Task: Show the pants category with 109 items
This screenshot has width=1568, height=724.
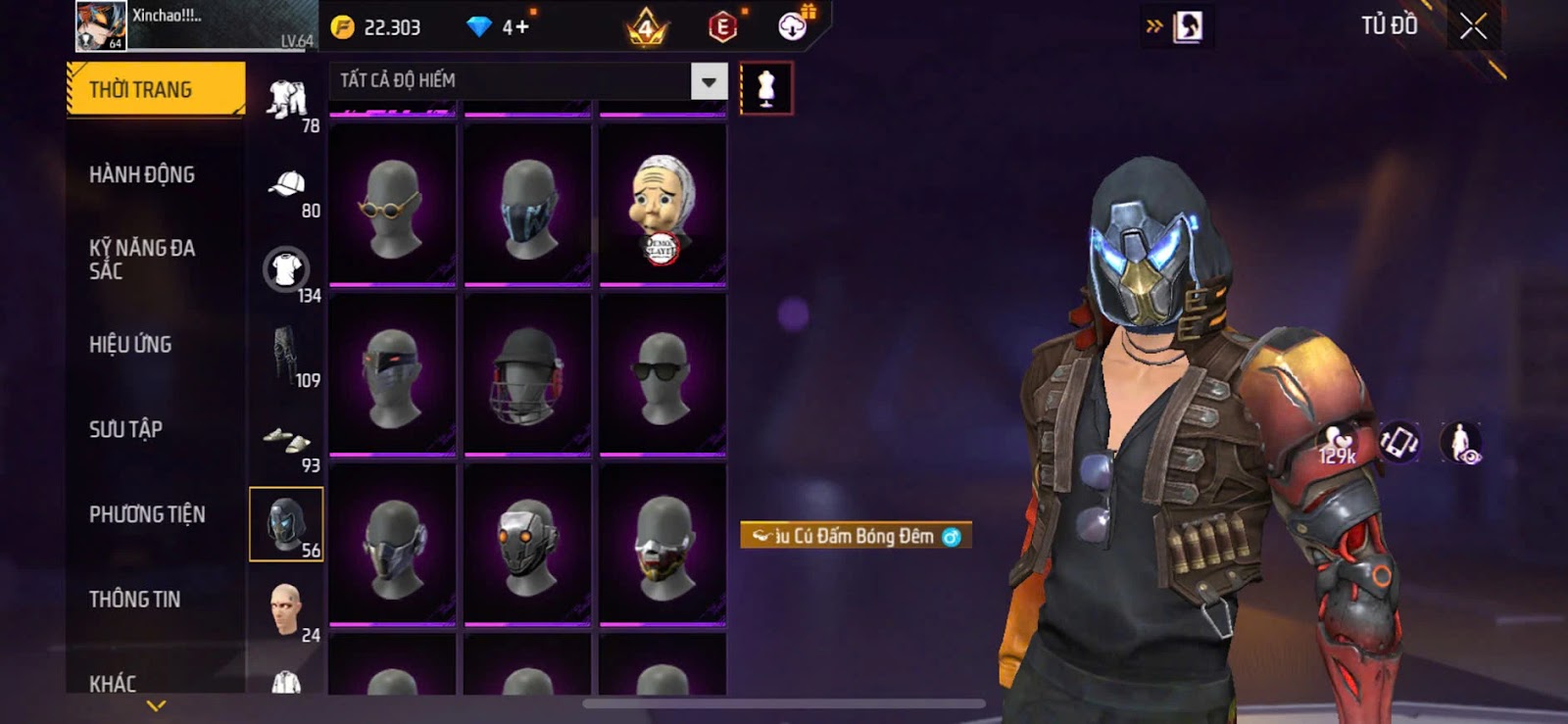Action: point(288,358)
